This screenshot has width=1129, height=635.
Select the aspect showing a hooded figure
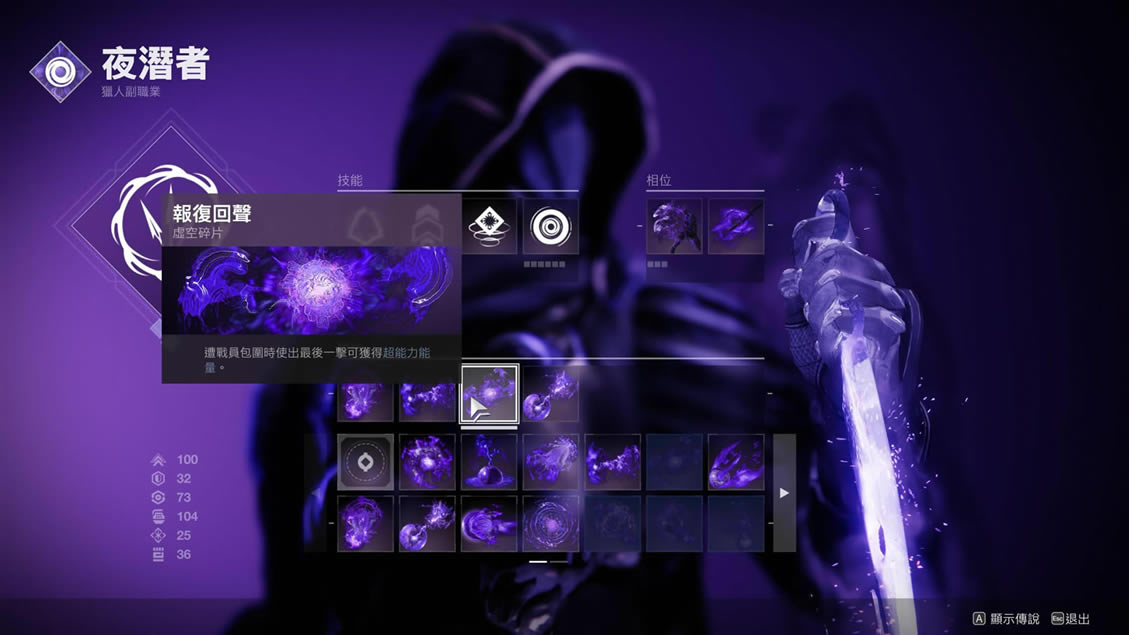[x=674, y=226]
